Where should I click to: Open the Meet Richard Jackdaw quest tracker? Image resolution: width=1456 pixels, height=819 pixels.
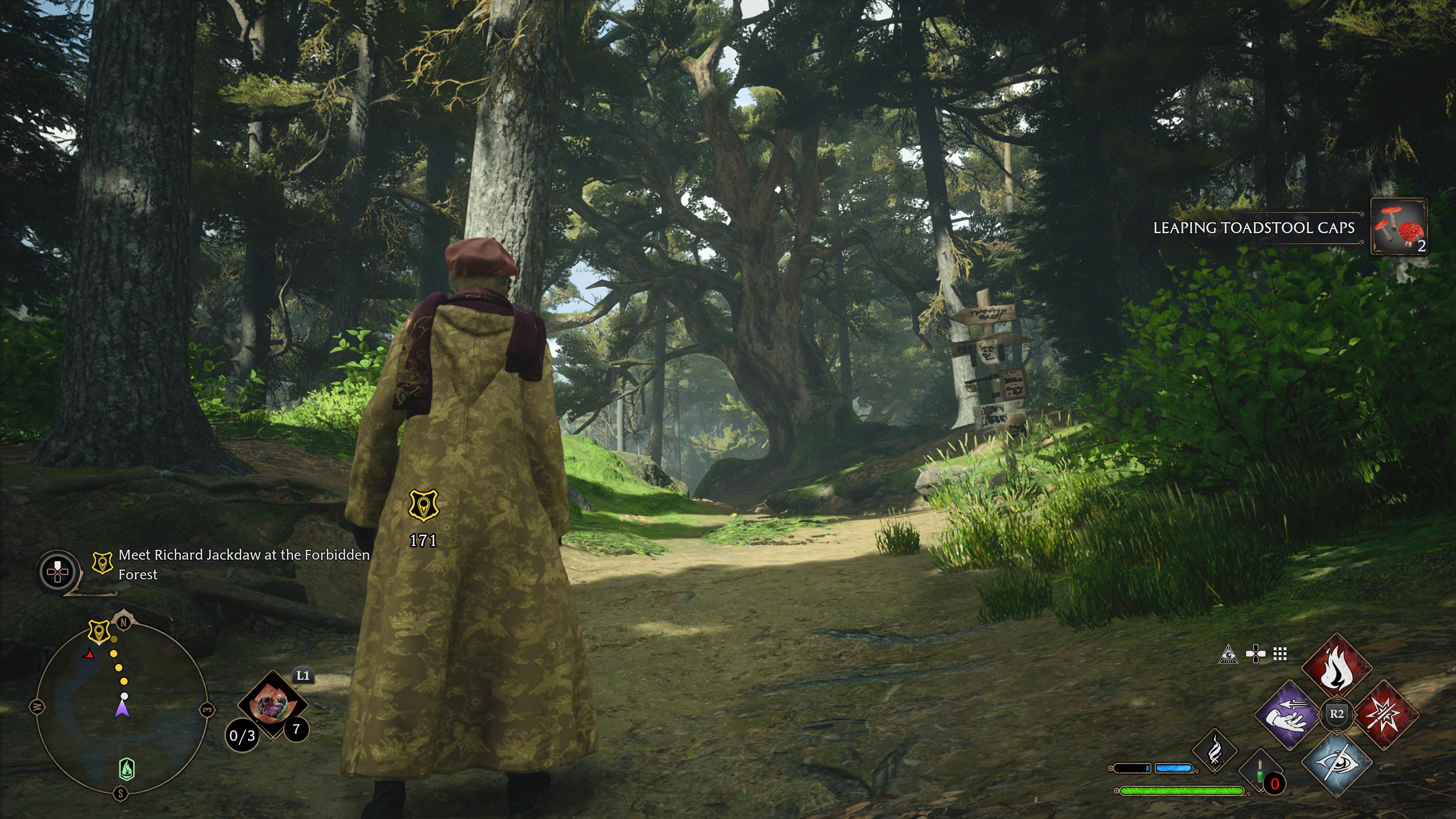pyautogui.click(x=243, y=564)
